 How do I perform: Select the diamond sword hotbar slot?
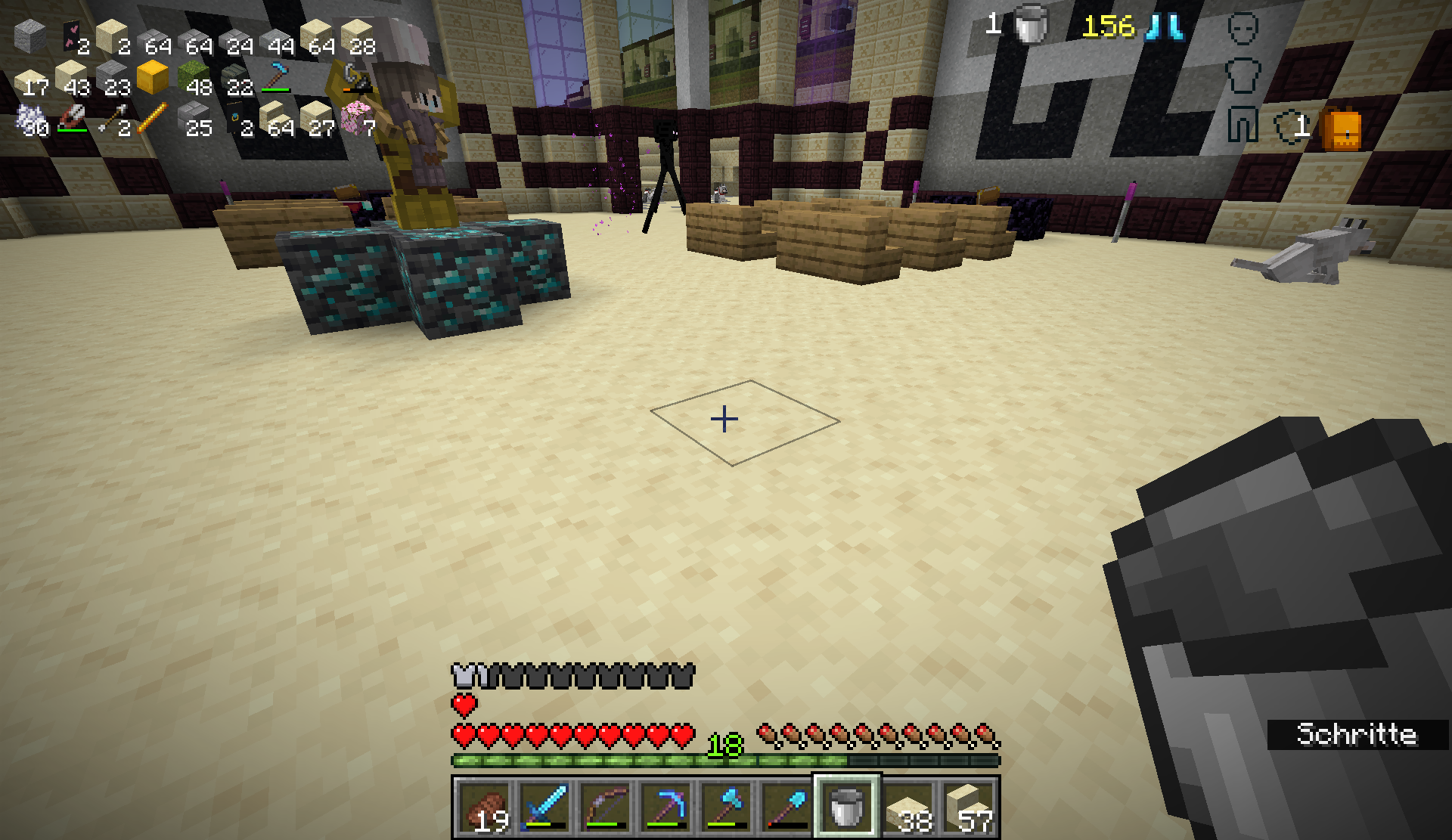(544, 807)
